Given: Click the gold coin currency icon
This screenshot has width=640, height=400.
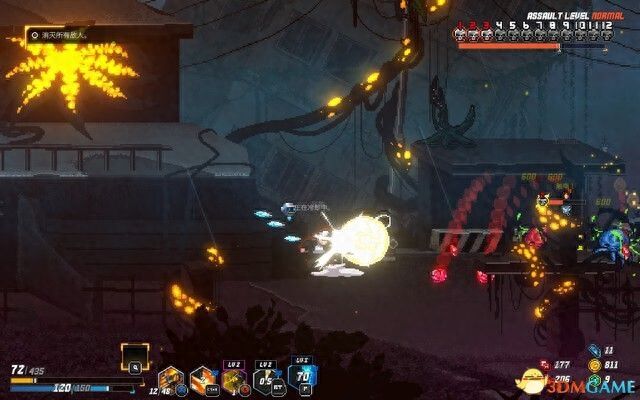Looking at the screenshot, I should [595, 366].
